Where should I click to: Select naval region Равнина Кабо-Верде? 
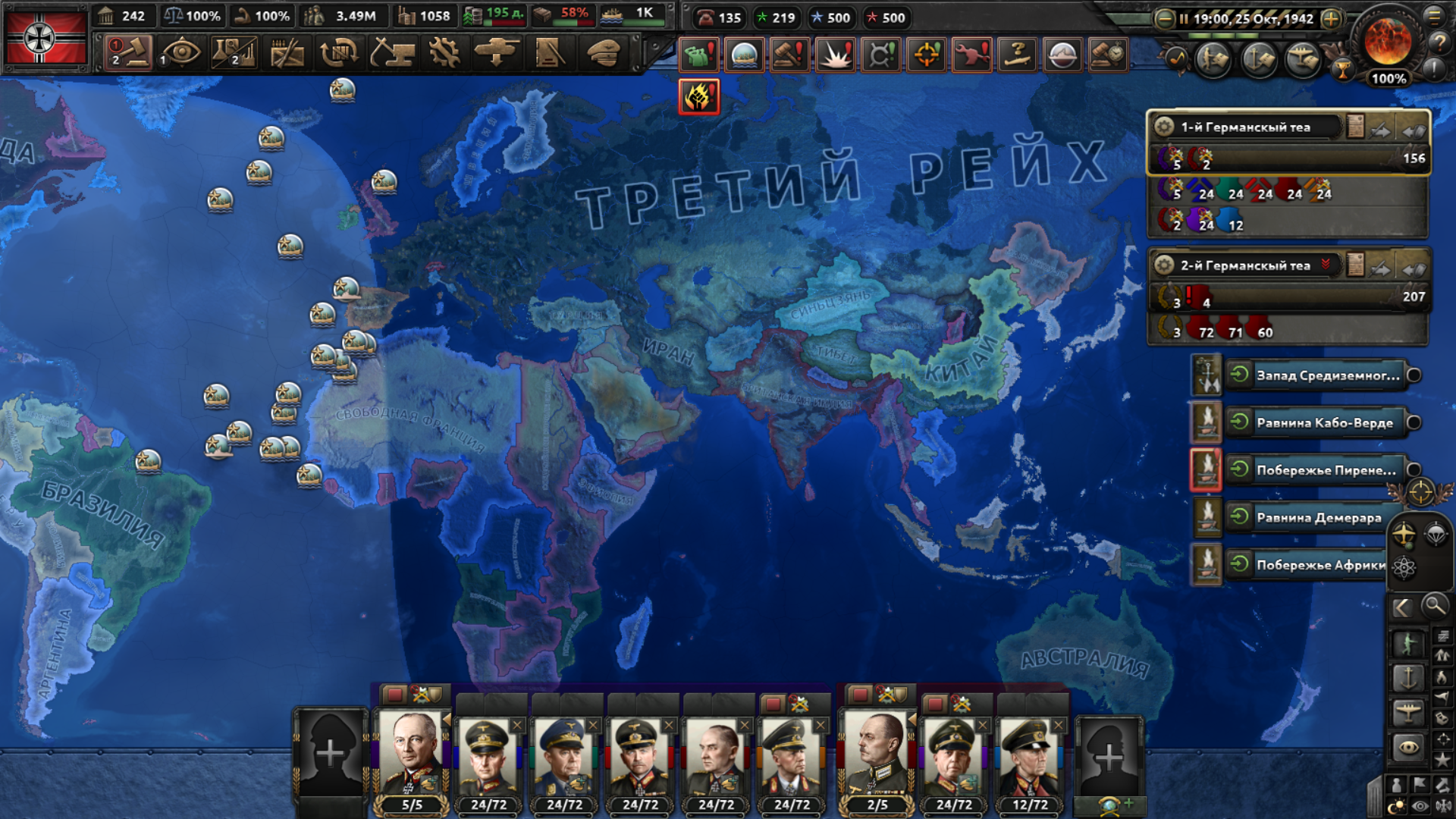(x=1324, y=422)
